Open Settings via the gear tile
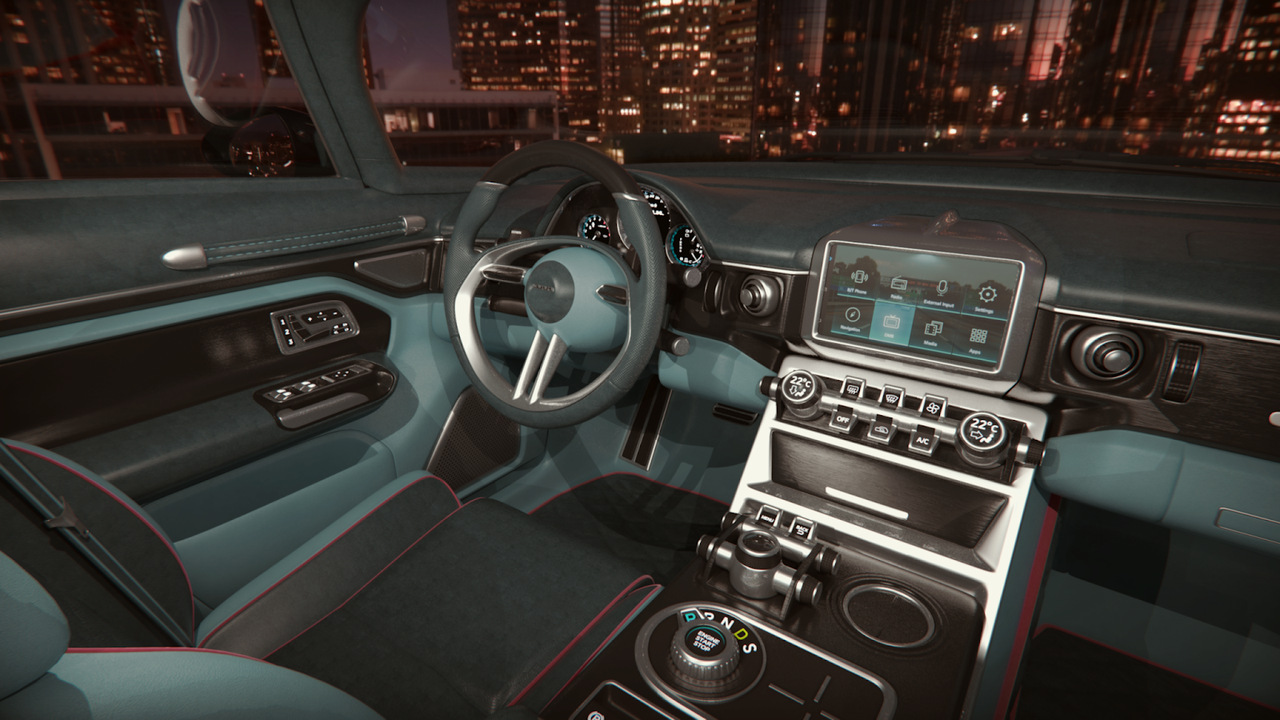Viewport: 1280px width, 720px height. (987, 299)
